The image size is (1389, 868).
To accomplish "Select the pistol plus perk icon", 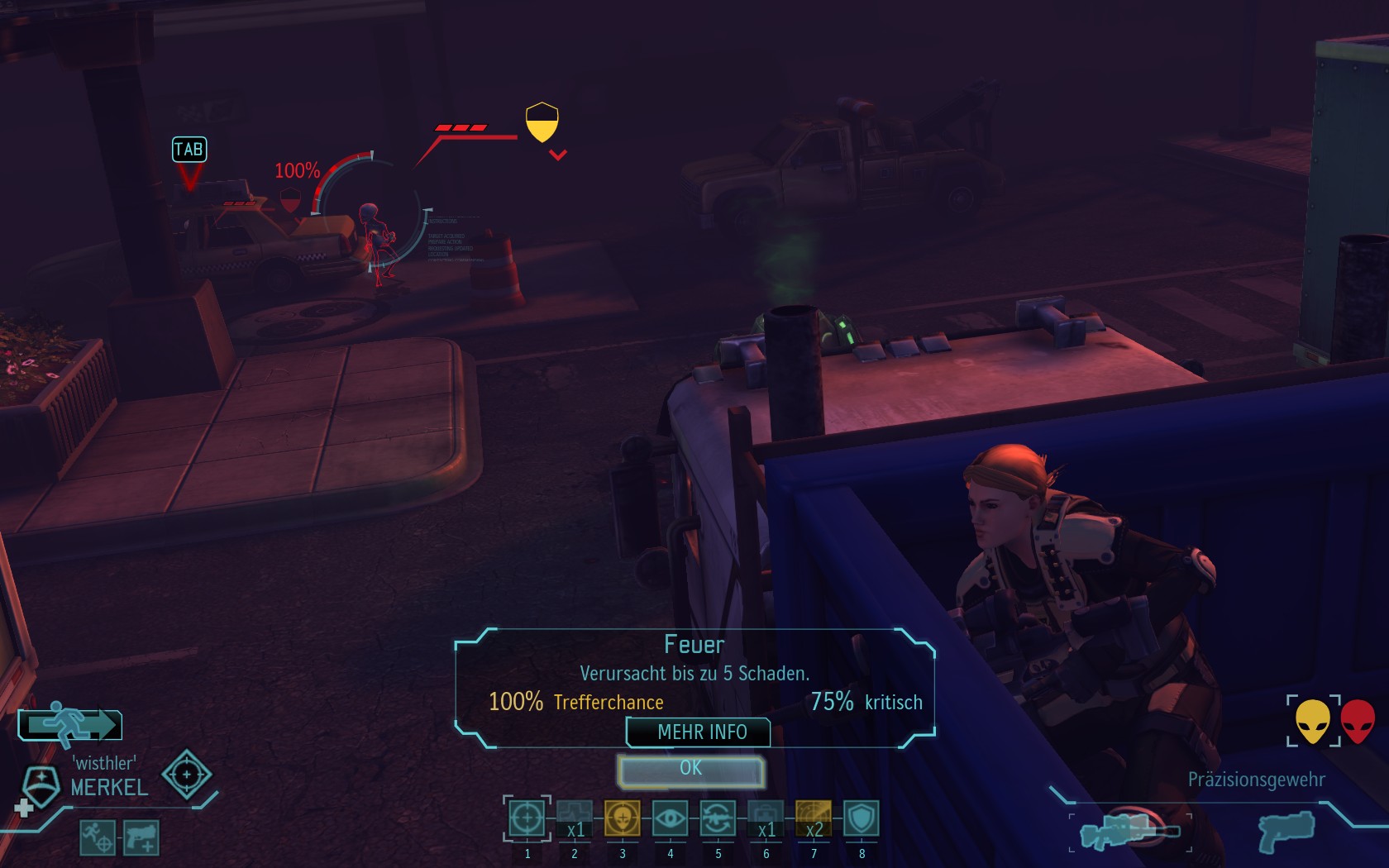I will [x=141, y=837].
